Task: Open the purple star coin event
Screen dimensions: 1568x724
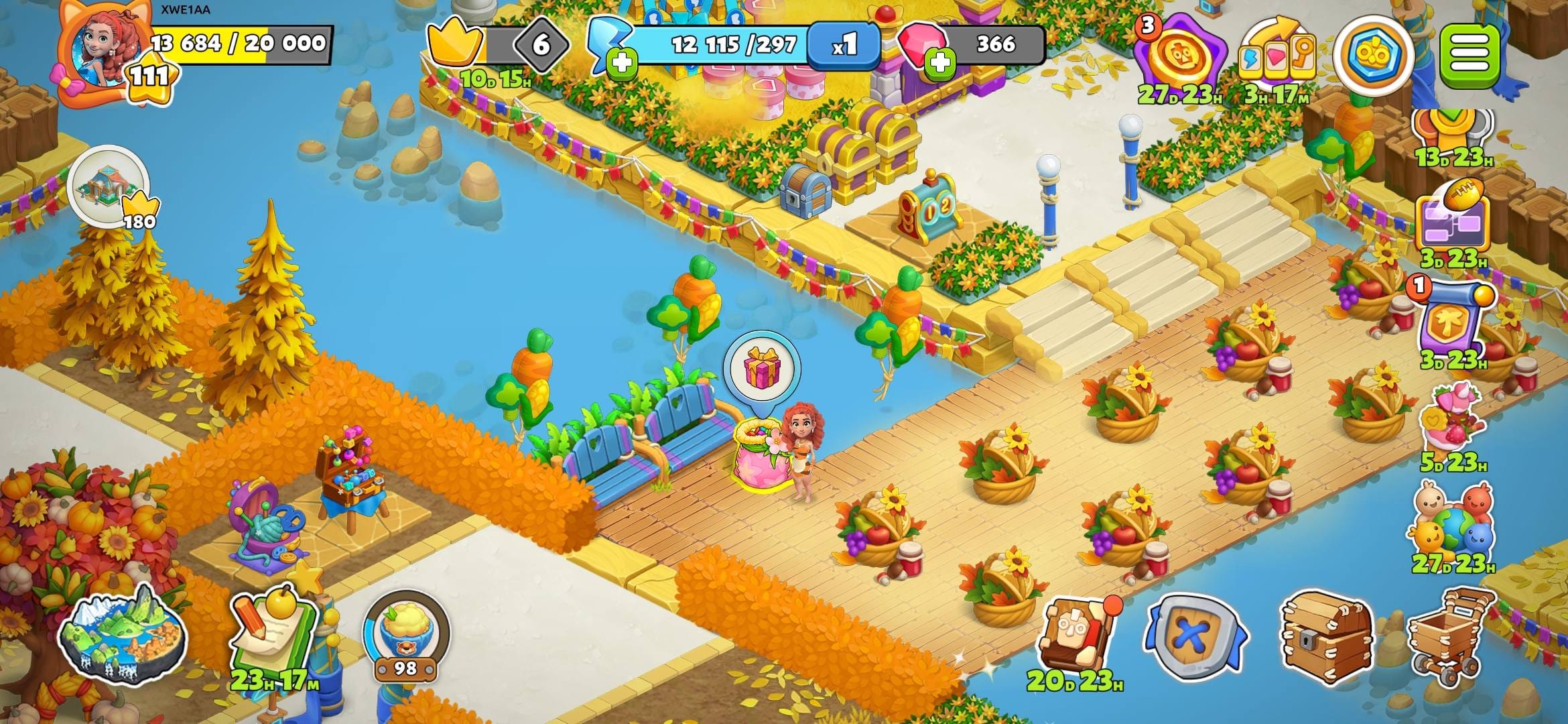Action: point(1181,57)
